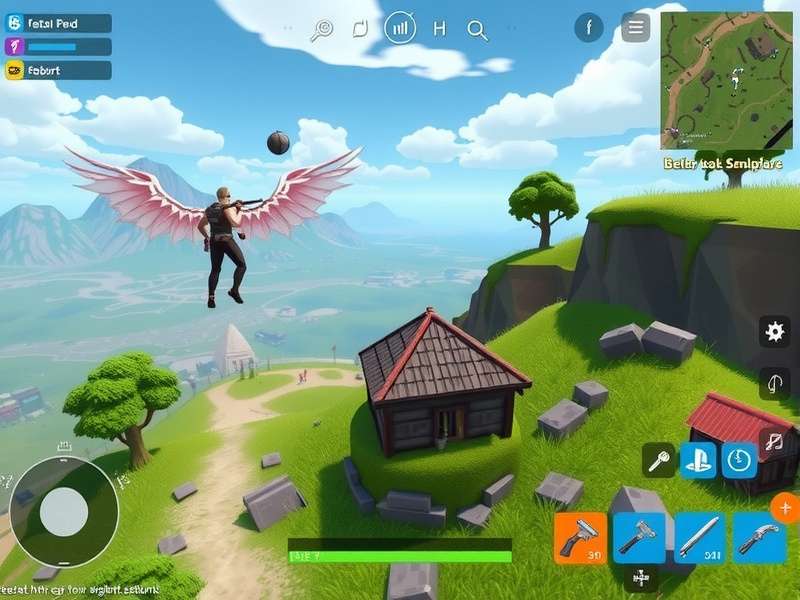The image size is (800, 600).
Task: Tap the purple icon row in player list
Action: (58, 46)
